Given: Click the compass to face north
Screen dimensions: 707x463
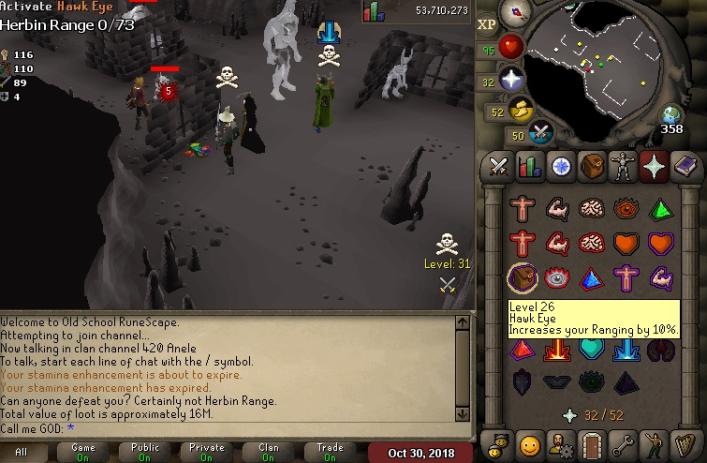Looking at the screenshot, I should (517, 13).
